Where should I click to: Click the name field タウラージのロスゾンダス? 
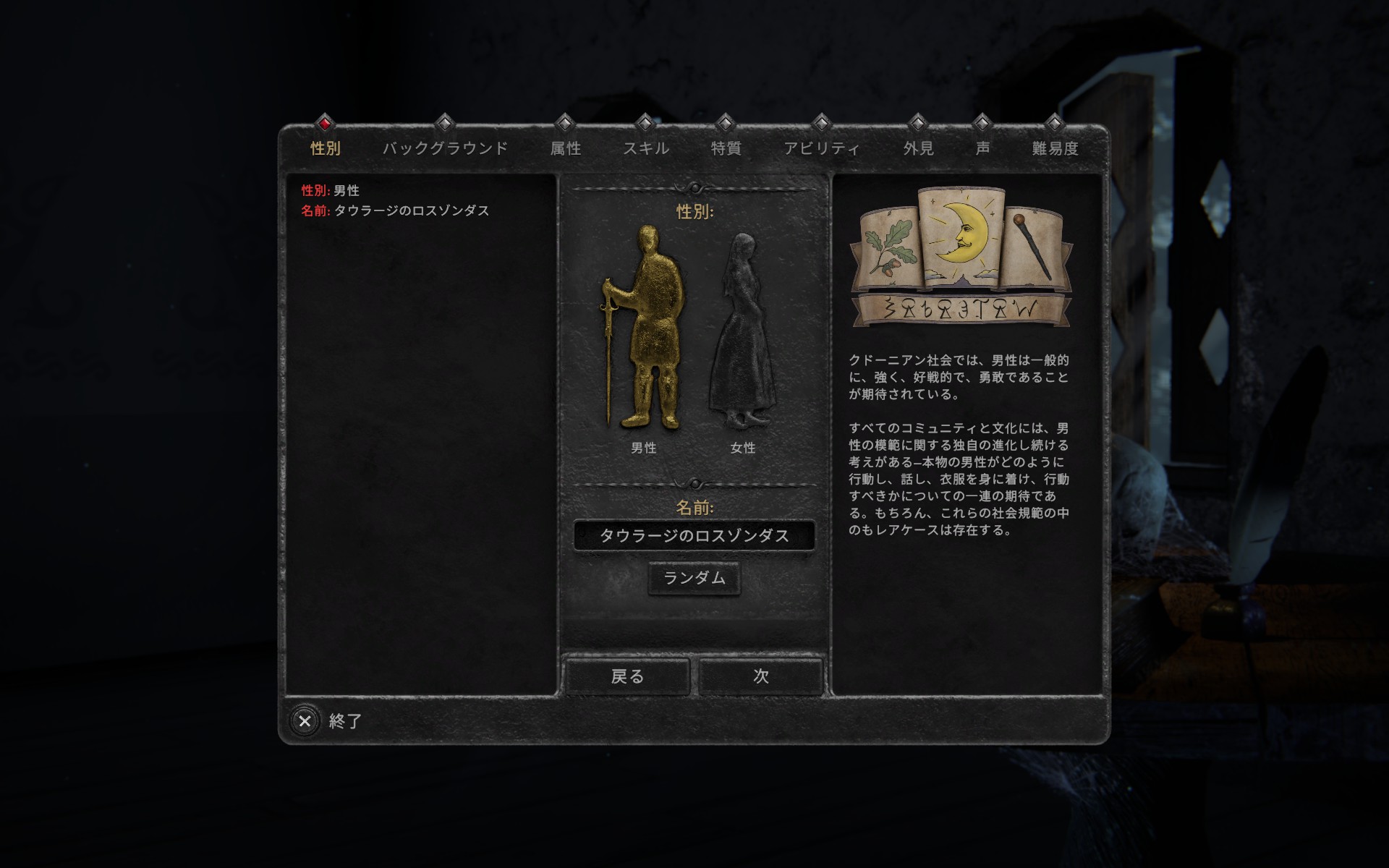click(694, 536)
